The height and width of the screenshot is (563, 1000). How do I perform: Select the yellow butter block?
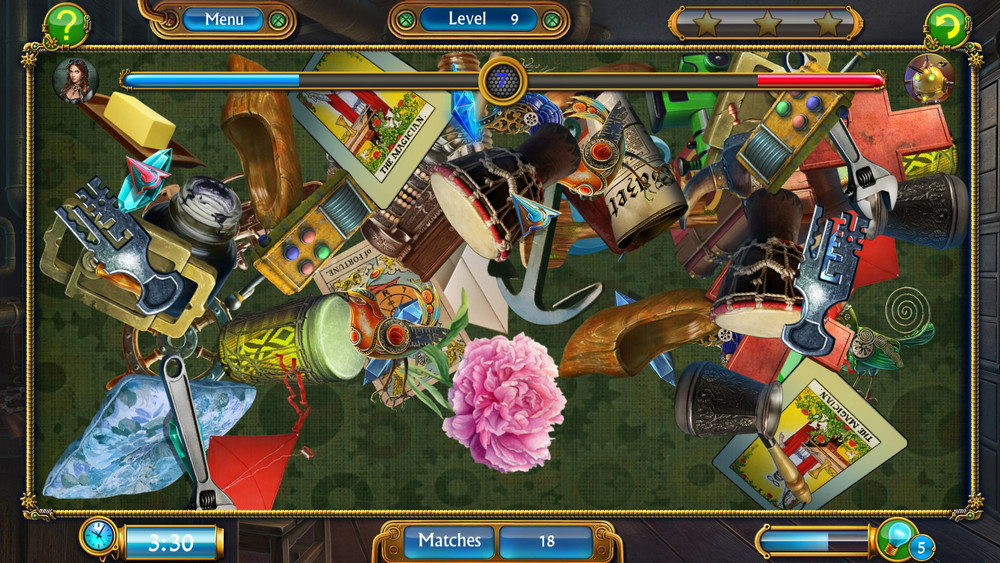138,119
